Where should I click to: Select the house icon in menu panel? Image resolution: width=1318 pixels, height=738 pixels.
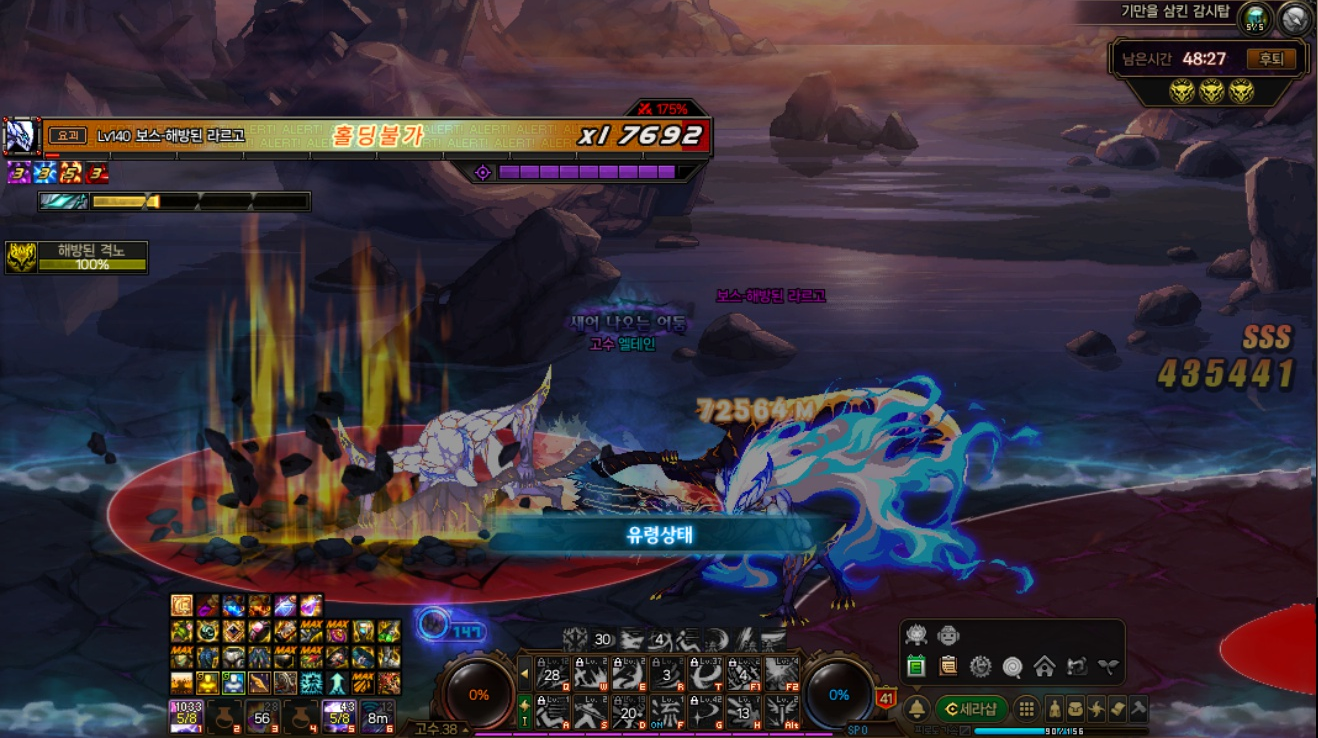1044,666
